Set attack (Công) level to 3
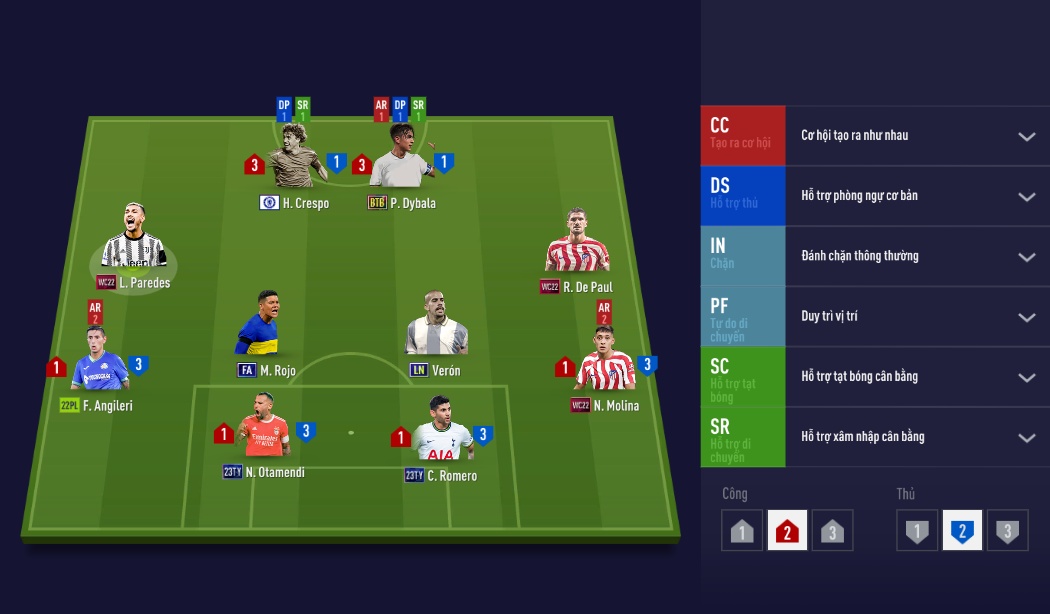Viewport: 1050px width, 614px height. click(x=831, y=531)
